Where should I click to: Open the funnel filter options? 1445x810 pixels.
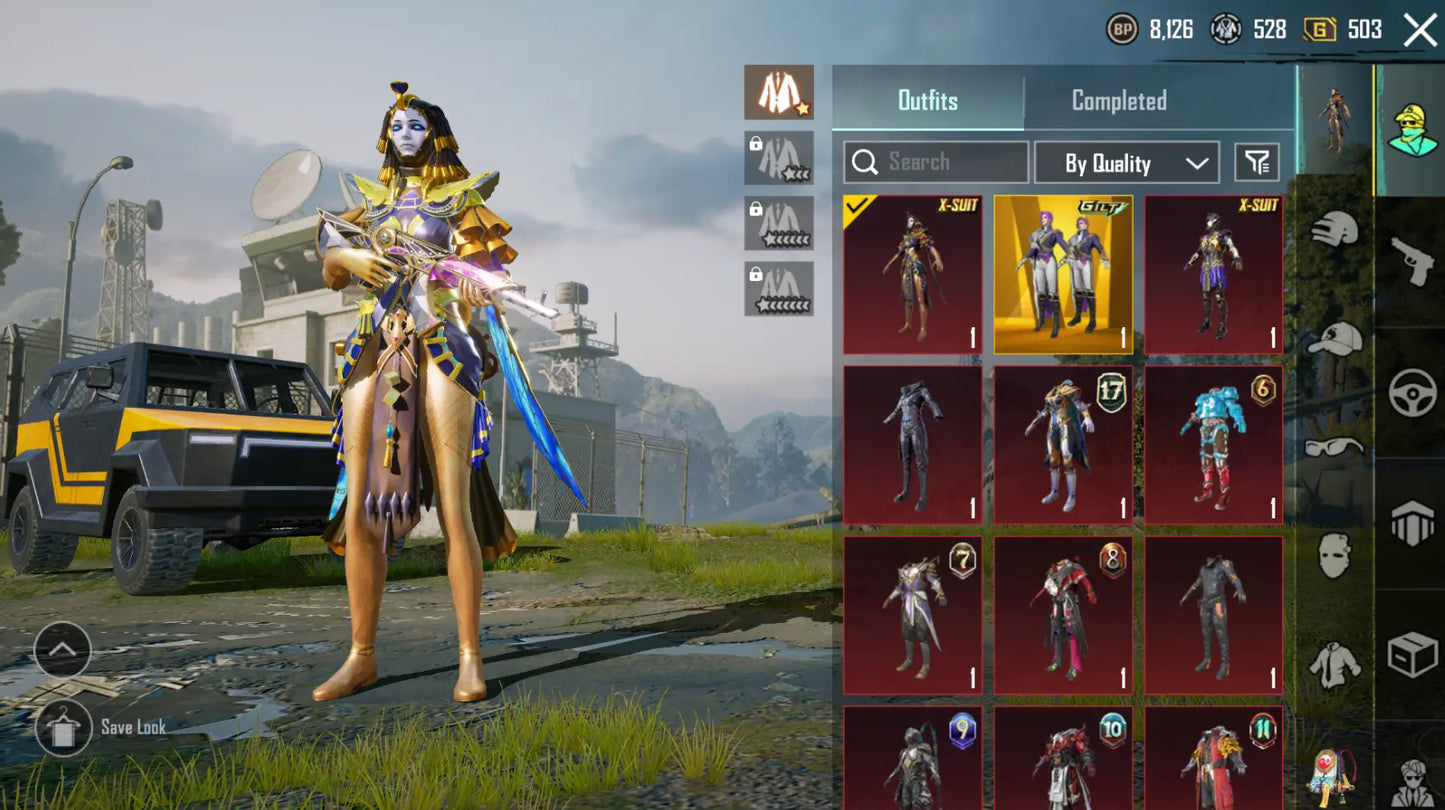[1257, 162]
